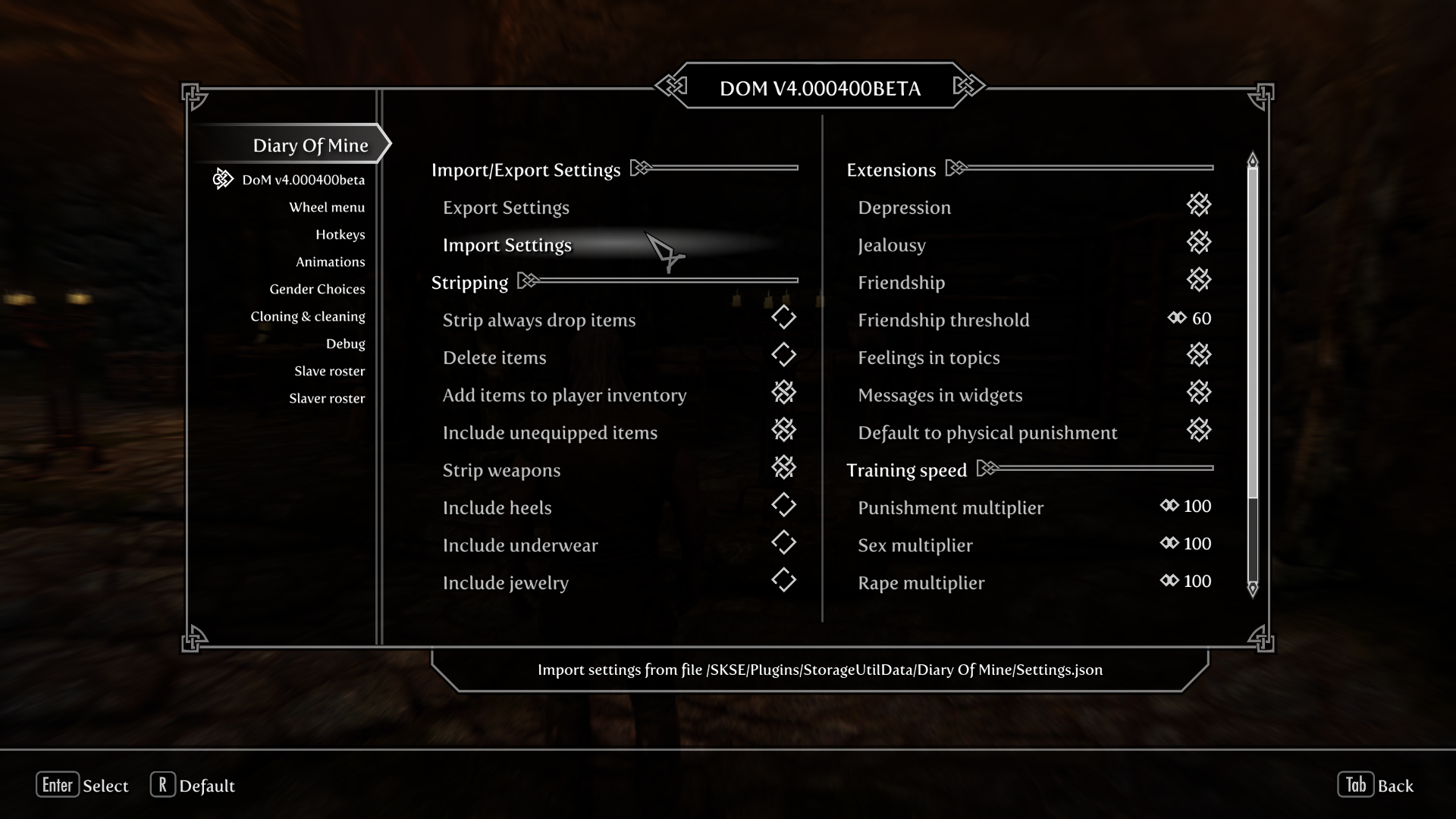1456x819 pixels.
Task: Select Hotkeys in the left sidebar
Action: click(x=341, y=234)
